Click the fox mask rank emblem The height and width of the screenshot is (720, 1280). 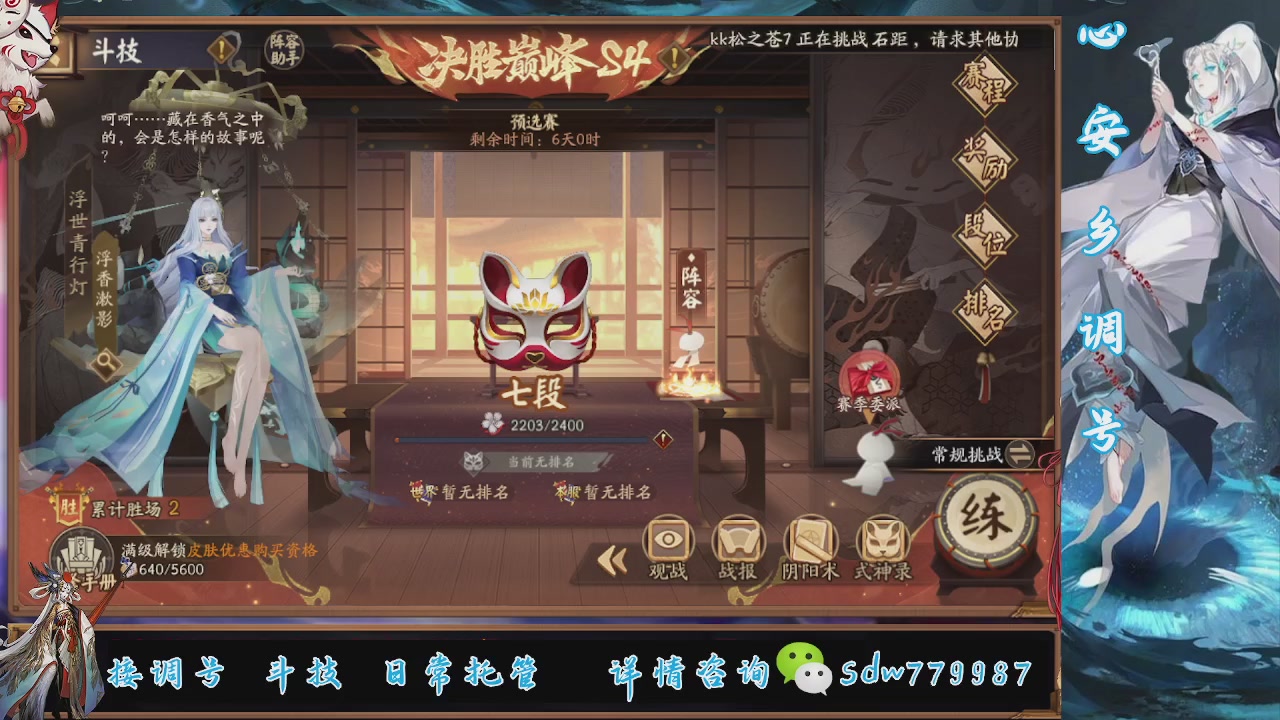pos(535,315)
